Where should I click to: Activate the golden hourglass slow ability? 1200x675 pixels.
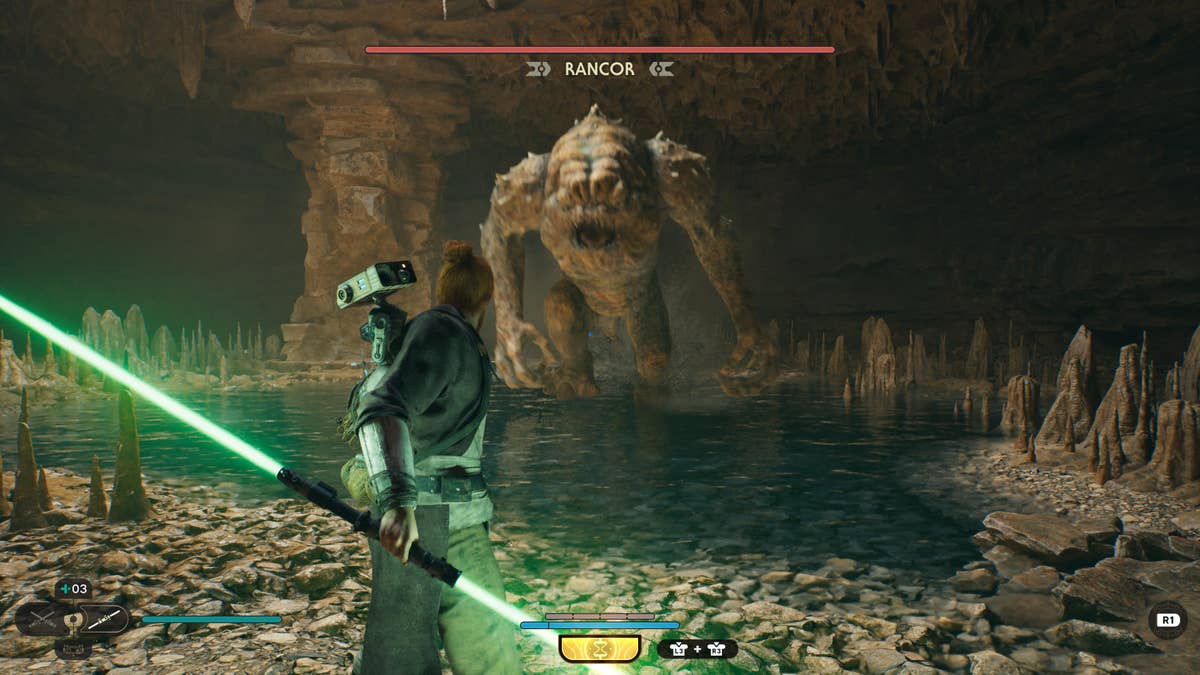pyautogui.click(x=599, y=649)
